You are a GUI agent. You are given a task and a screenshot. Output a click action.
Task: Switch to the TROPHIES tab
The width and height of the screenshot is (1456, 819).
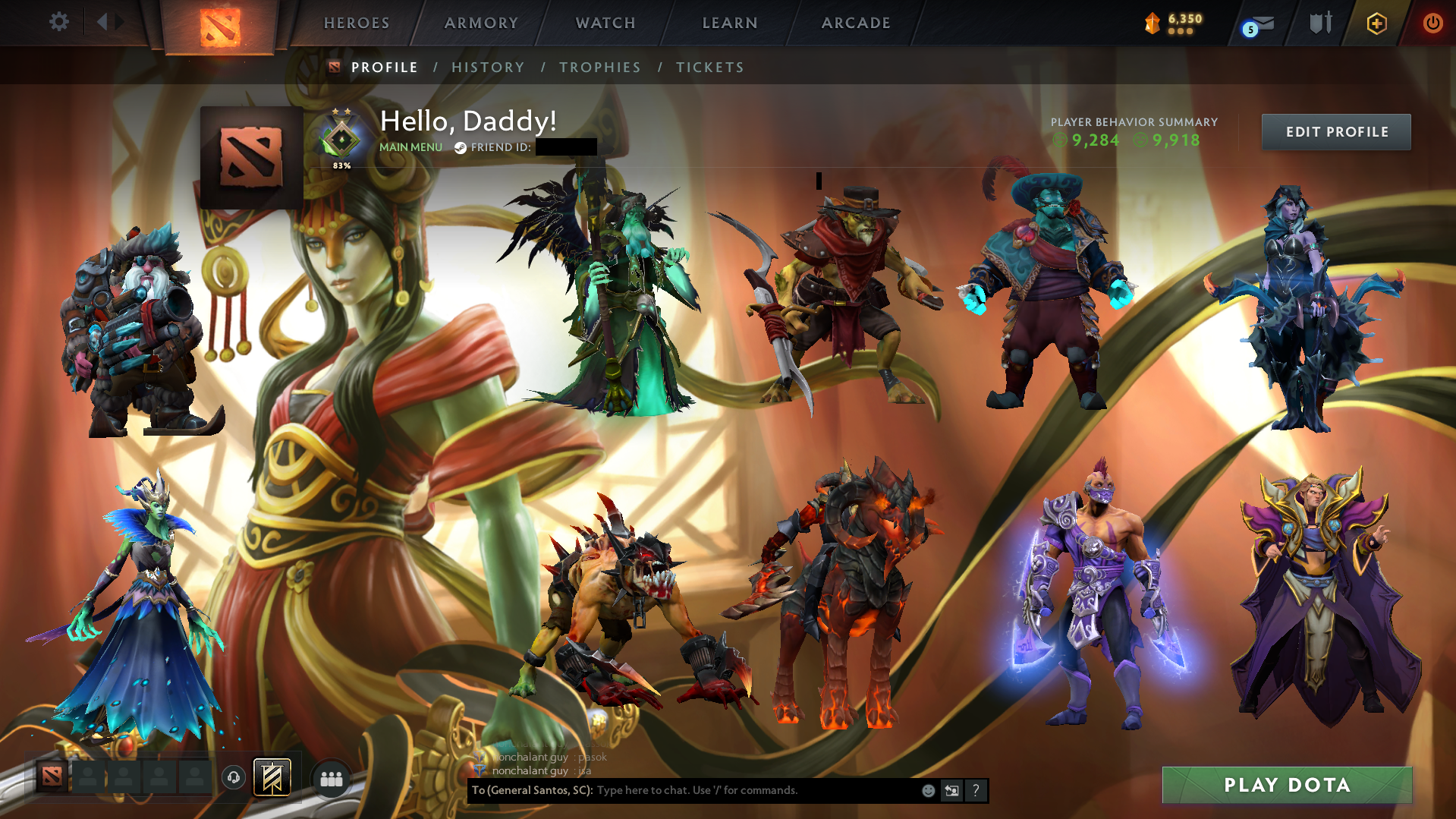point(599,67)
